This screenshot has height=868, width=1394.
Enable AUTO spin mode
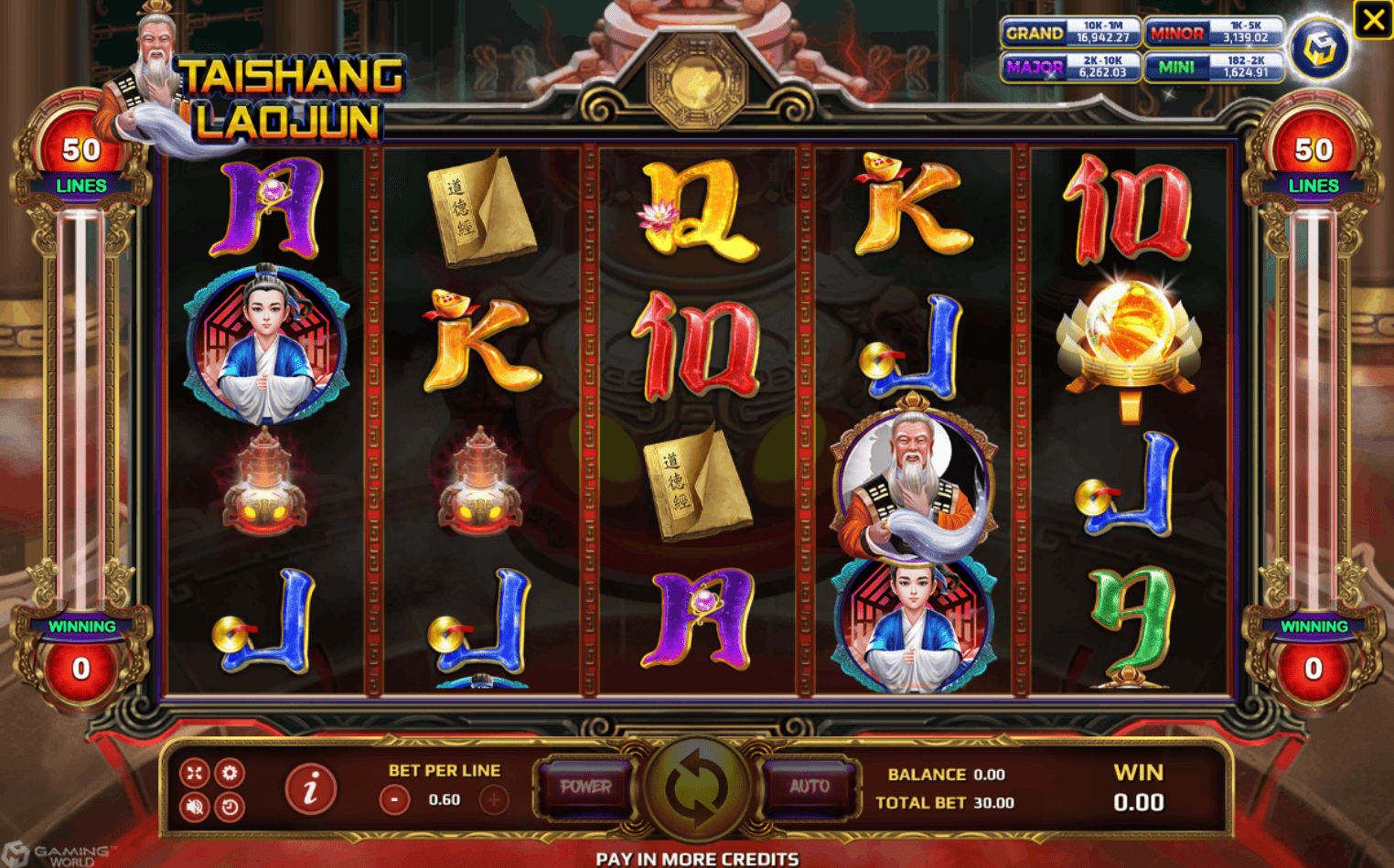point(809,787)
